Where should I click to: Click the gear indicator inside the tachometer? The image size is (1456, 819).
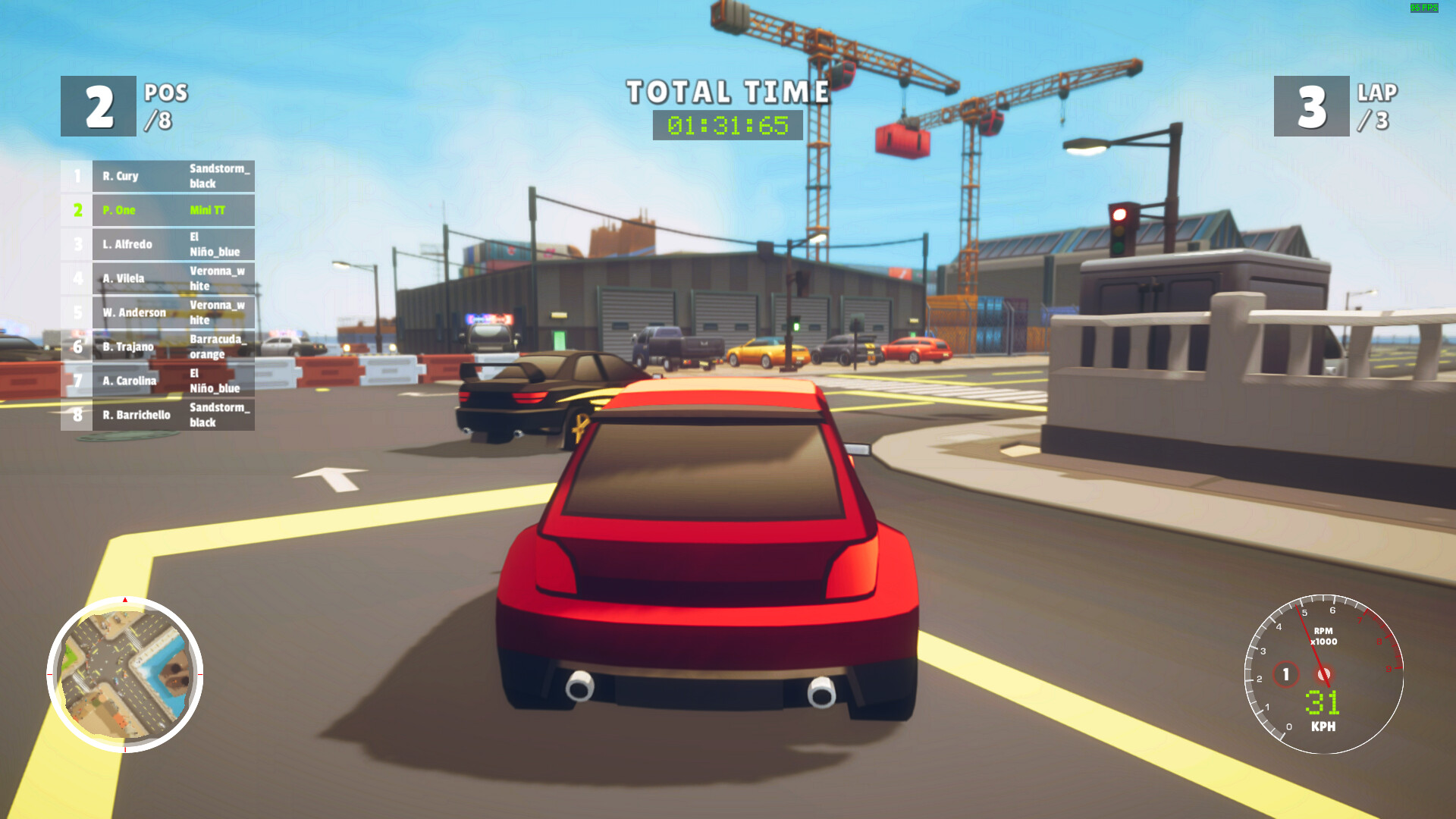click(1285, 673)
